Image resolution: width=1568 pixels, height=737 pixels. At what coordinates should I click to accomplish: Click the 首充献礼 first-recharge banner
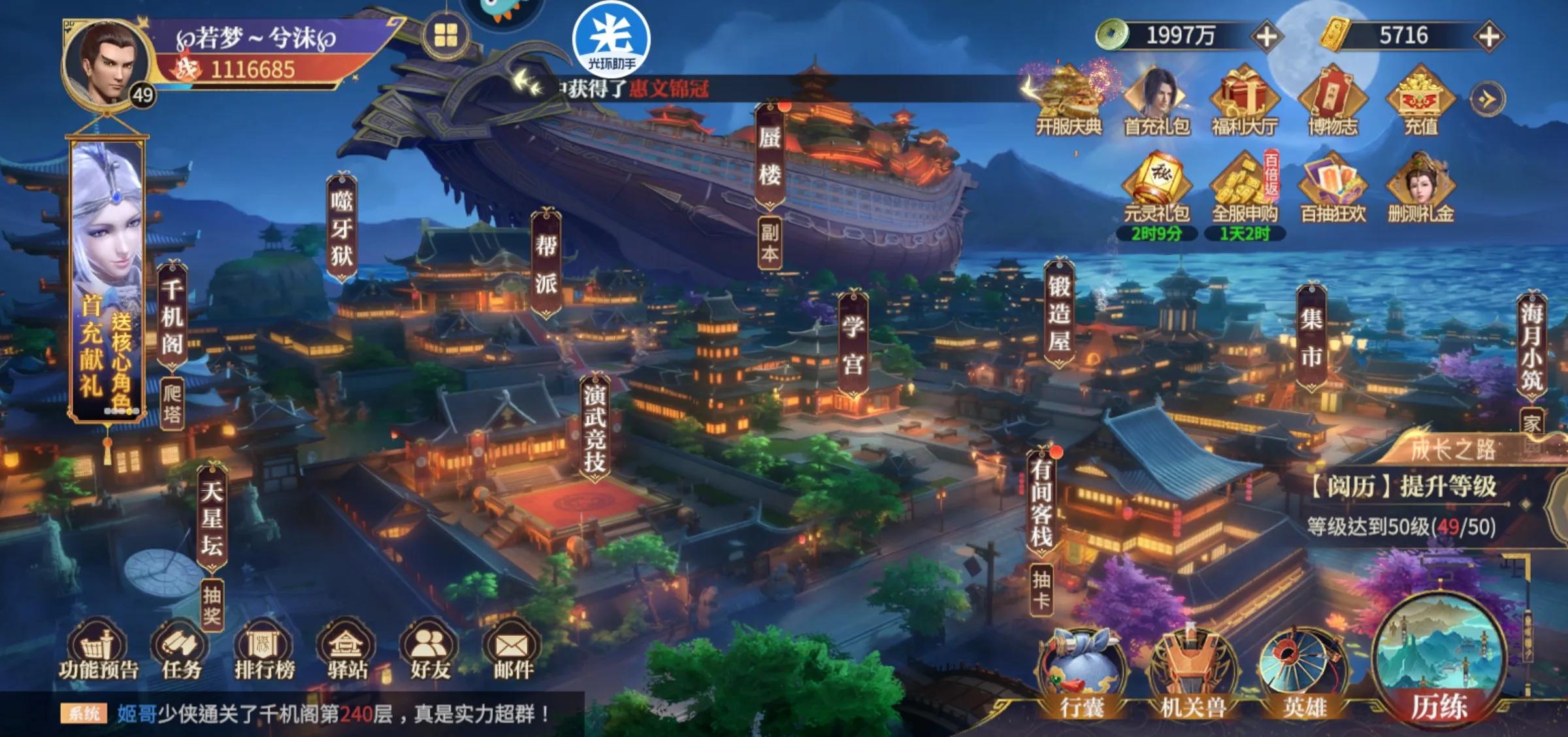(107, 281)
